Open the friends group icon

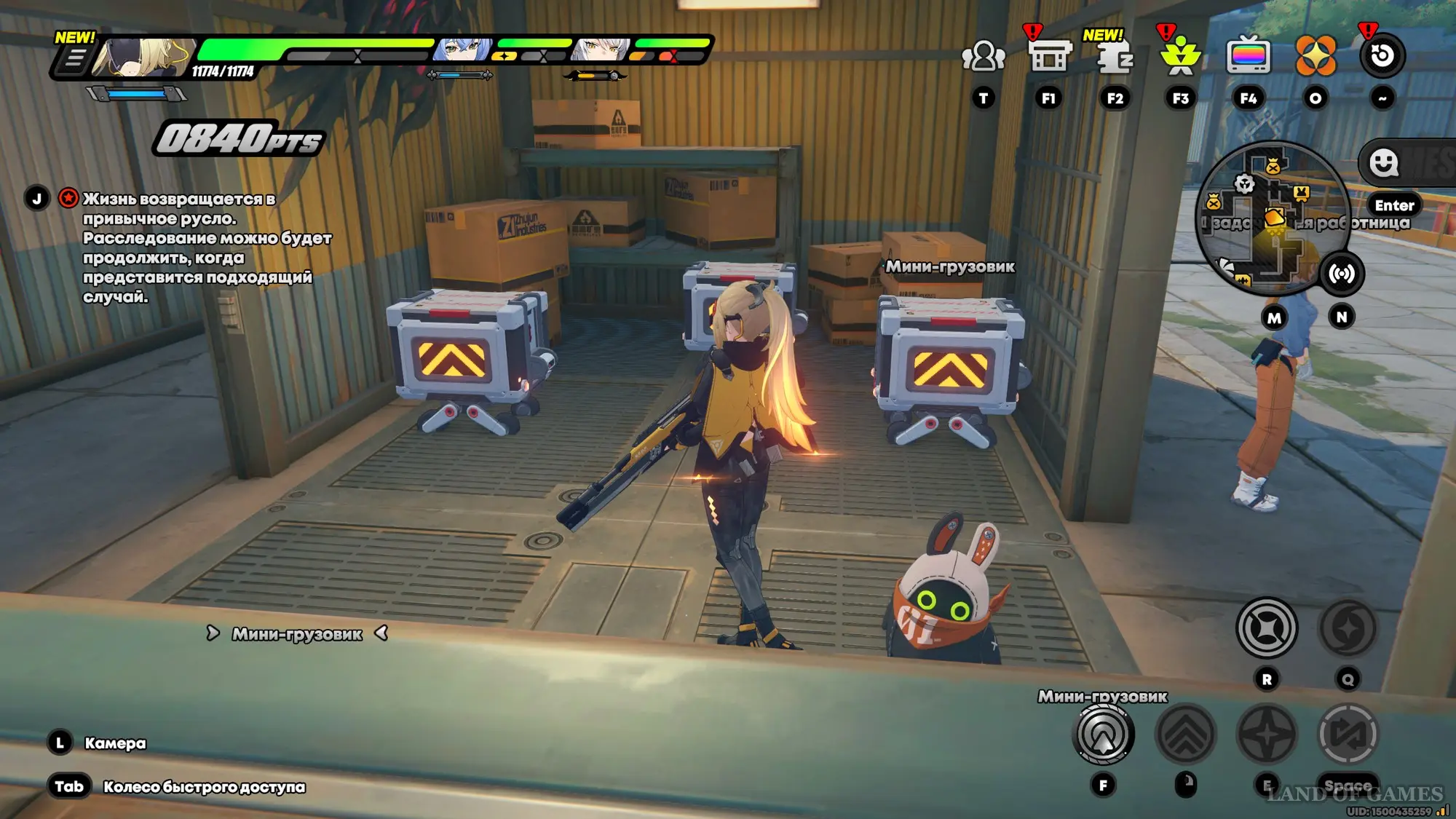coord(984,56)
